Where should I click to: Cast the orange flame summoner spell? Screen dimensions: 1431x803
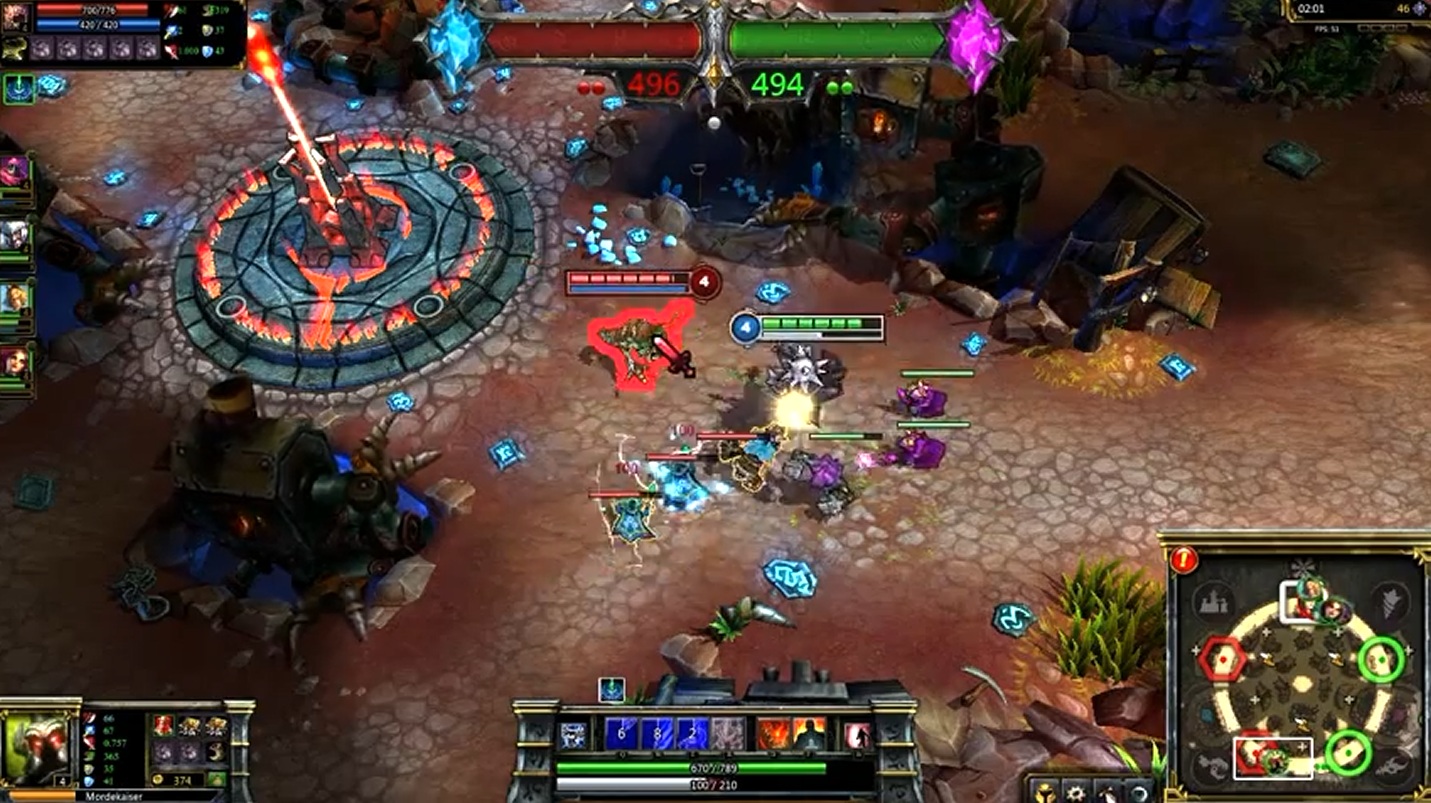coord(772,735)
